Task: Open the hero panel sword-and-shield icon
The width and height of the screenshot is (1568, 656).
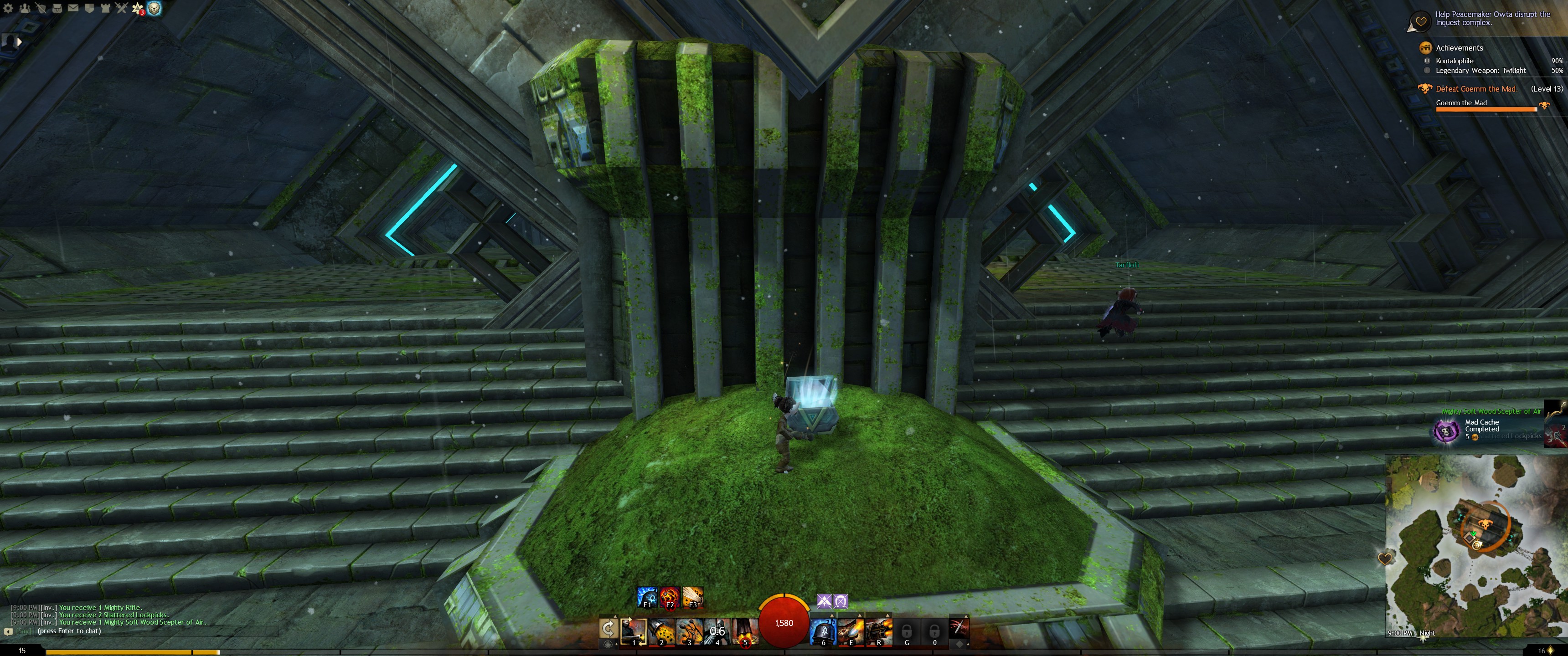Action: [x=41, y=8]
